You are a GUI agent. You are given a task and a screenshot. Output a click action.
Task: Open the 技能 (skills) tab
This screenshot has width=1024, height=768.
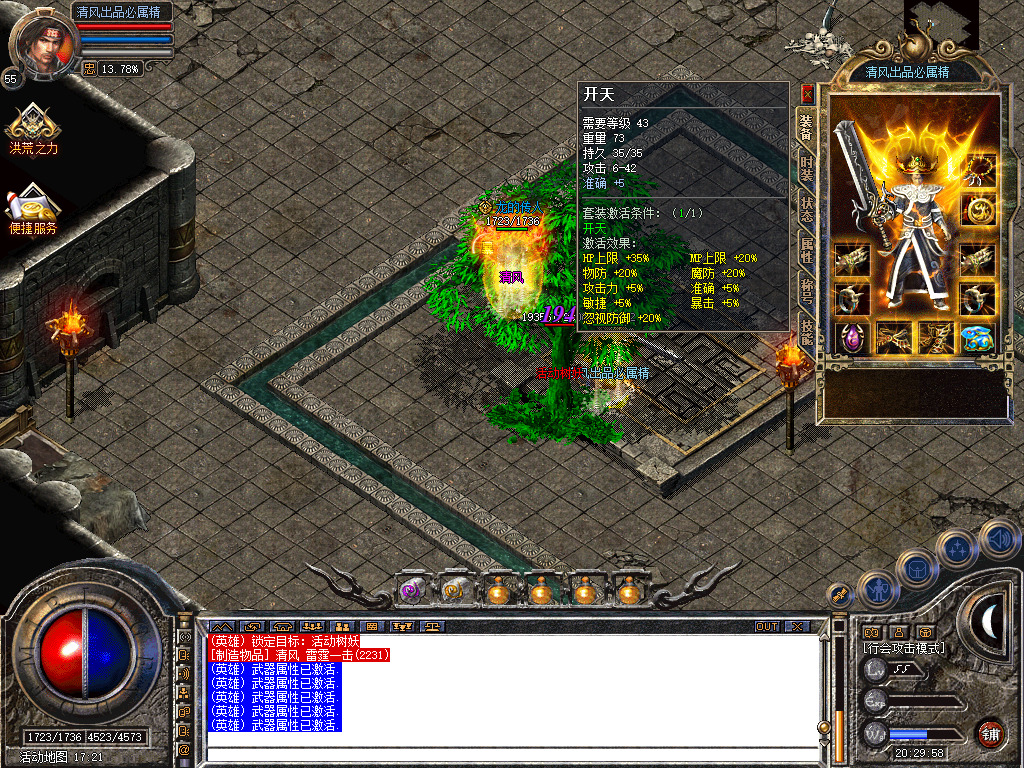[806, 331]
